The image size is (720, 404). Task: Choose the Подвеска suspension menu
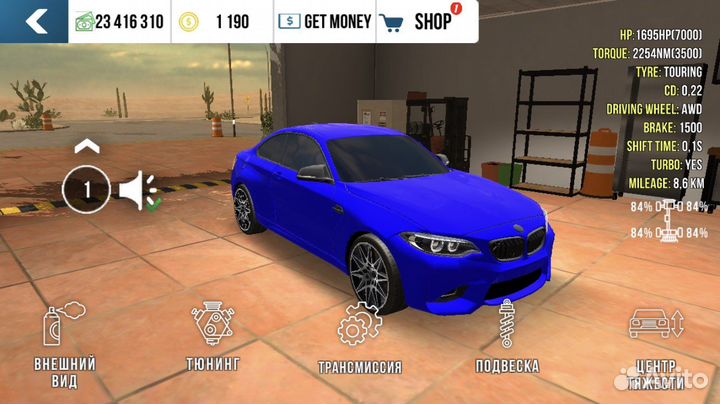click(x=507, y=338)
